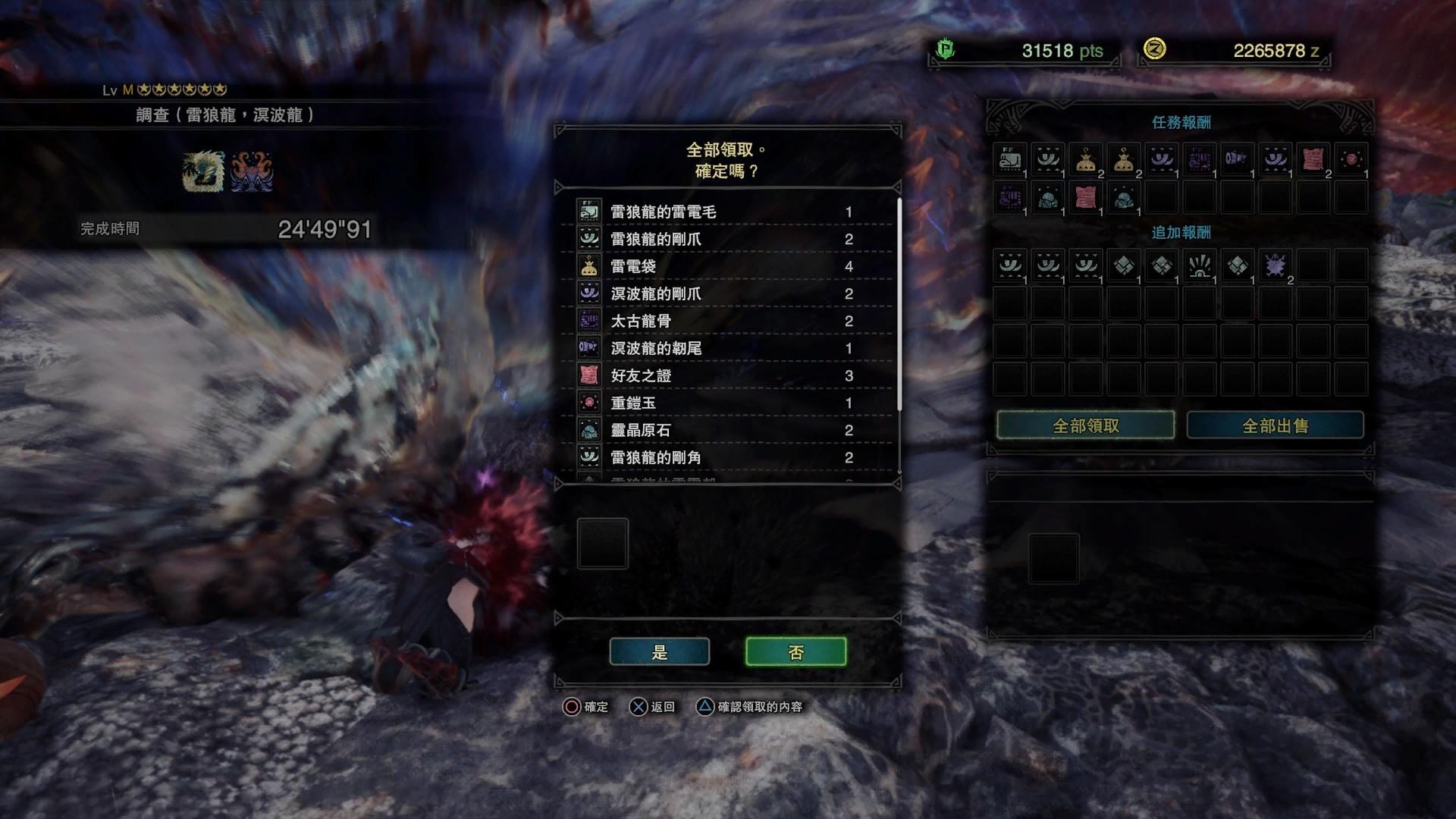Click the 全部領取 button
1456x819 pixels.
pyautogui.click(x=1085, y=426)
